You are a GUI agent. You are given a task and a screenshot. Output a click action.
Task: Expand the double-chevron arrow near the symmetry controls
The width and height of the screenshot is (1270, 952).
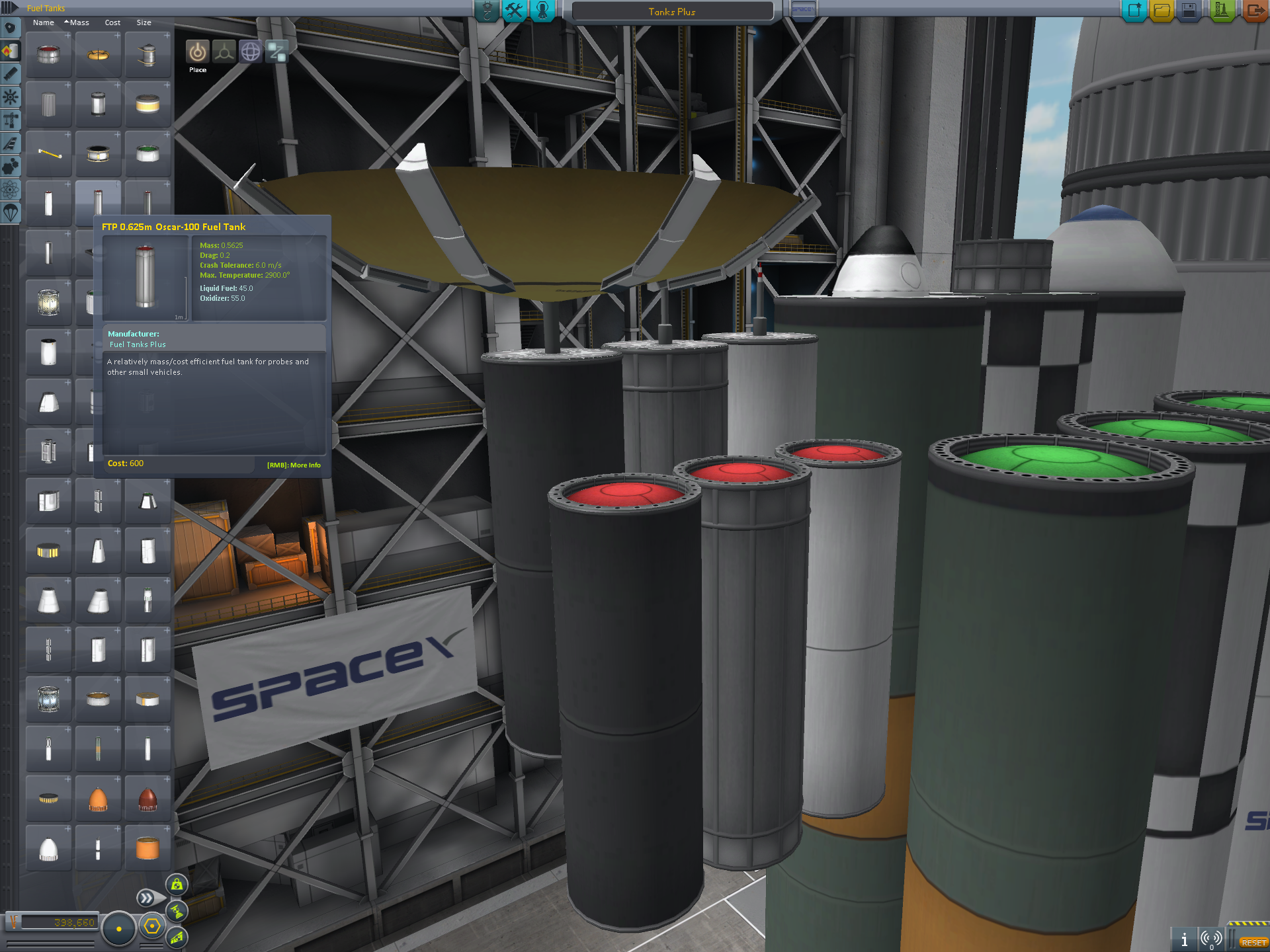coord(147,898)
